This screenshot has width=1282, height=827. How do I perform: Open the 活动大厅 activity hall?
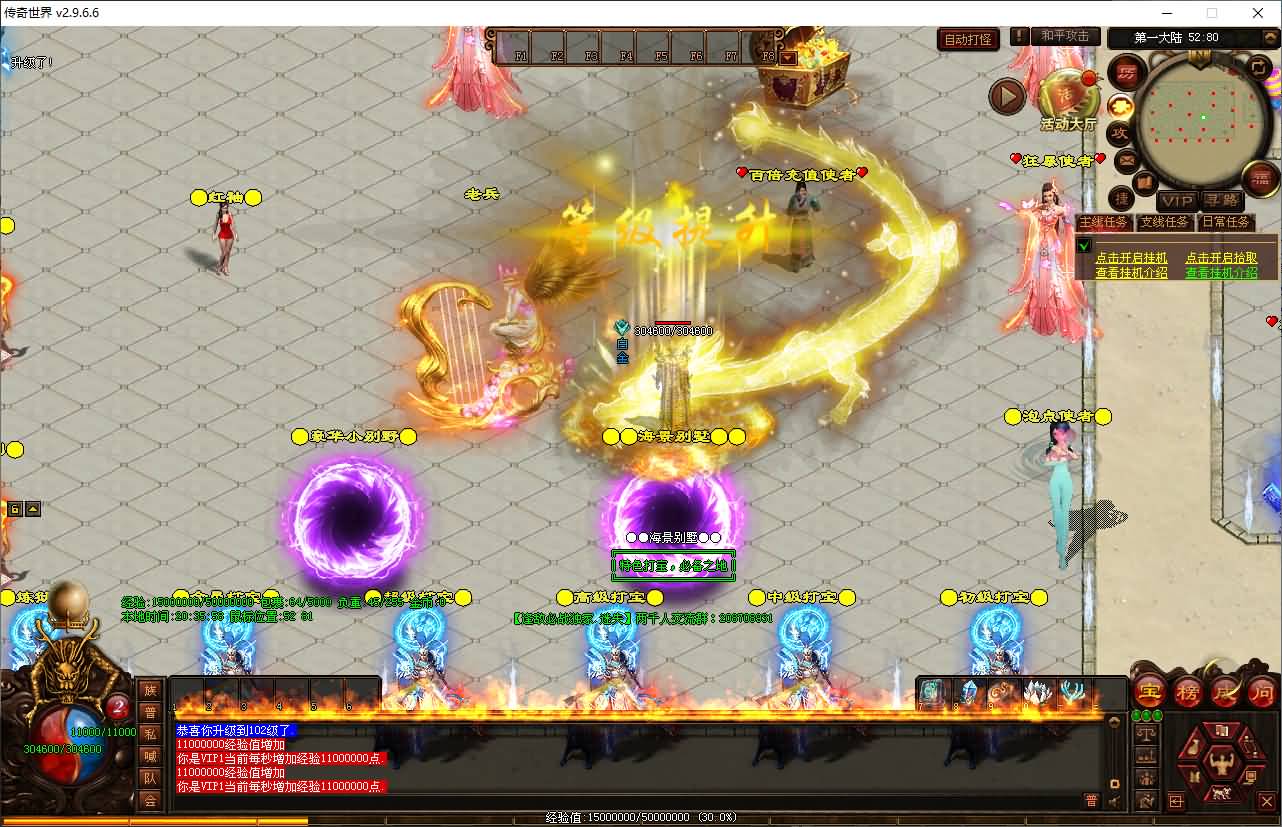tap(1068, 100)
